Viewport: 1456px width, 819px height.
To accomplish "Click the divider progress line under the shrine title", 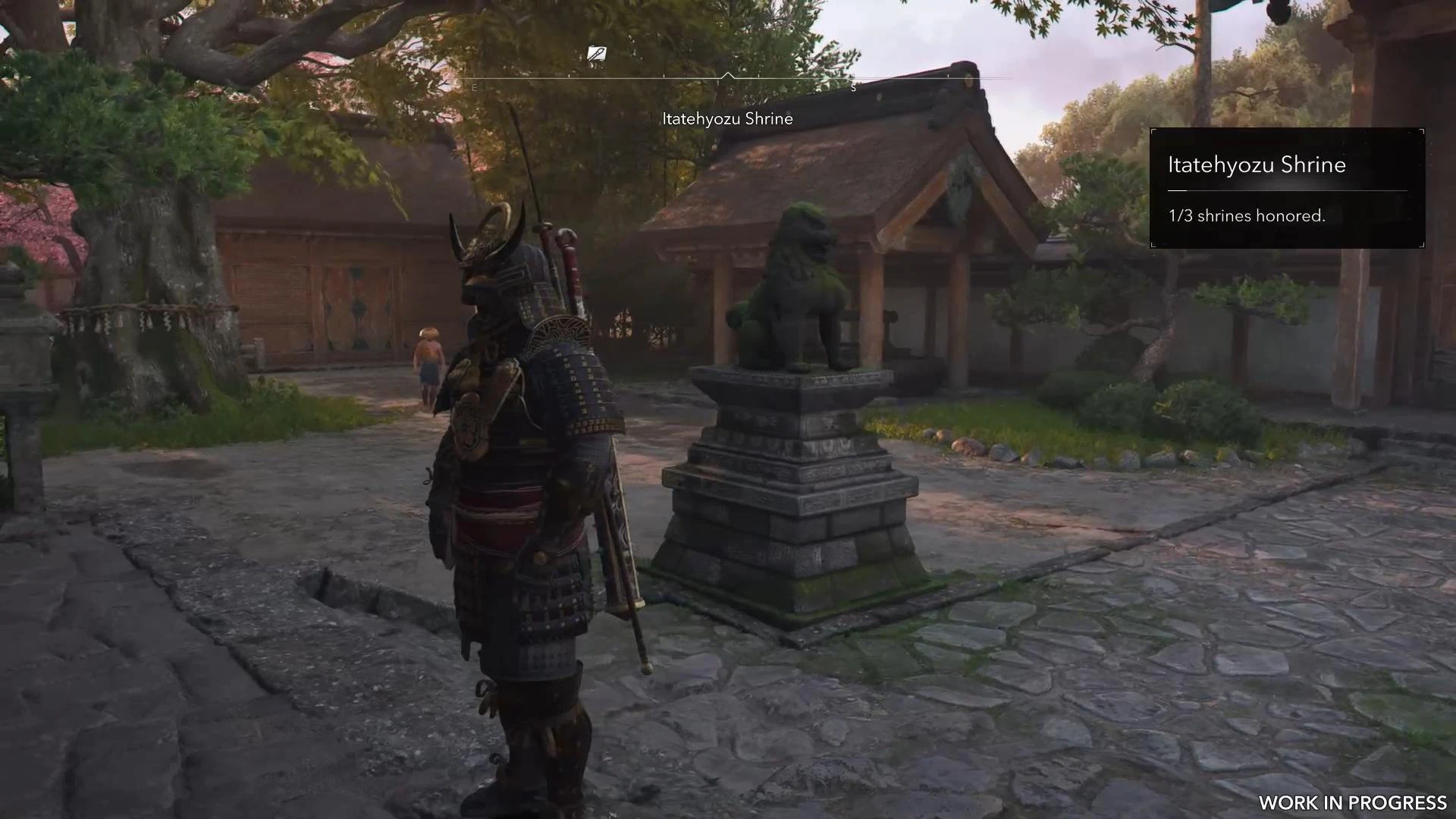I will pyautogui.click(x=1287, y=190).
